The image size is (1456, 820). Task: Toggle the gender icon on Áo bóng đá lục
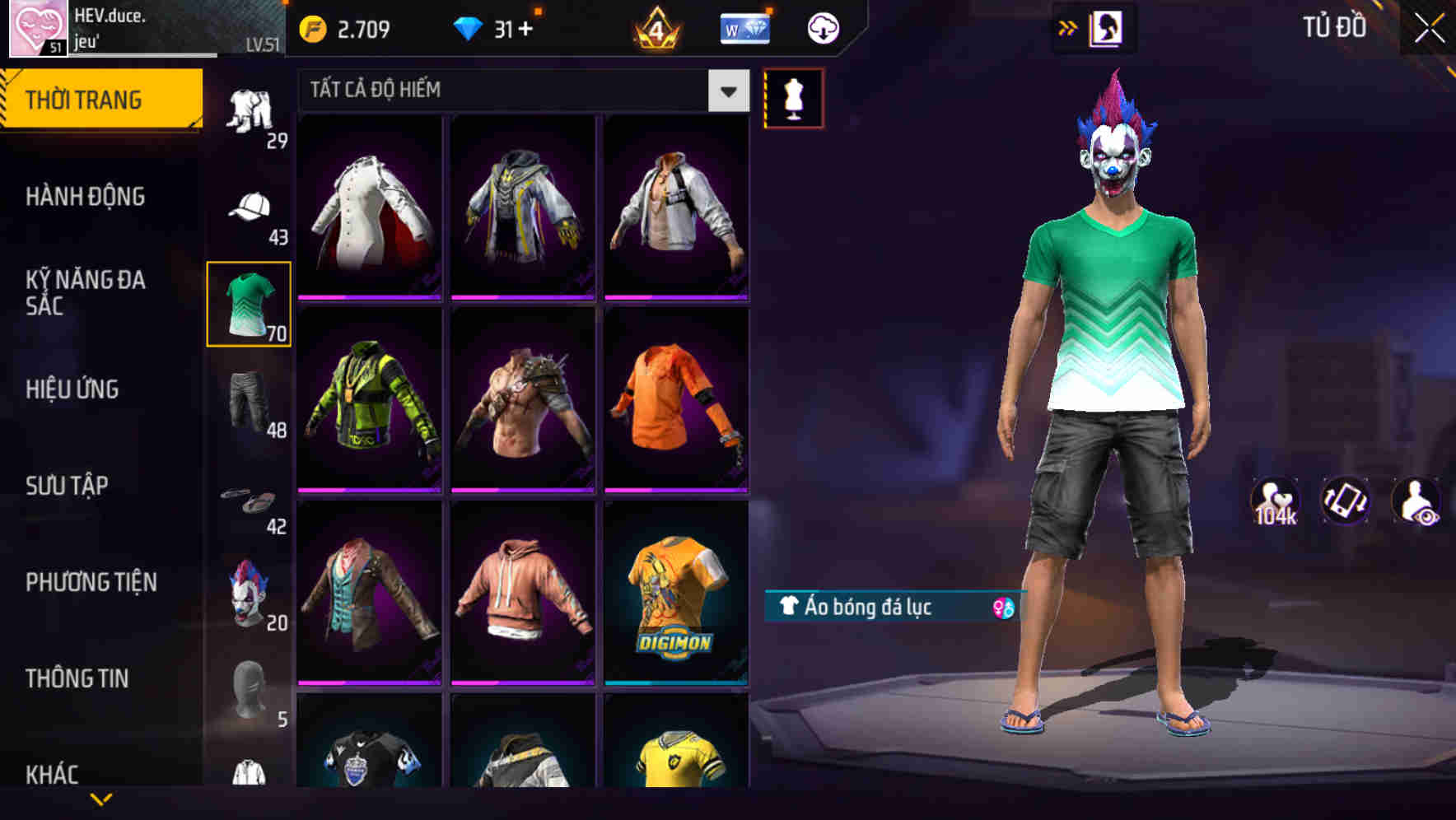click(x=1001, y=608)
